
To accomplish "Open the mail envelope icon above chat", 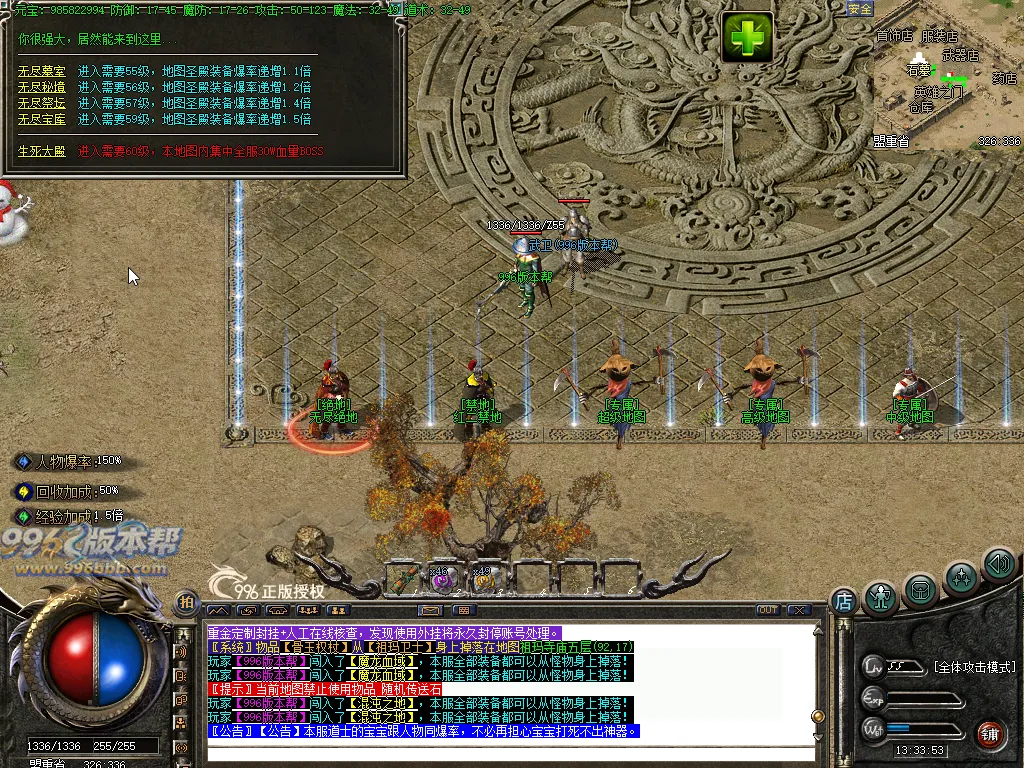I will coord(431,609).
